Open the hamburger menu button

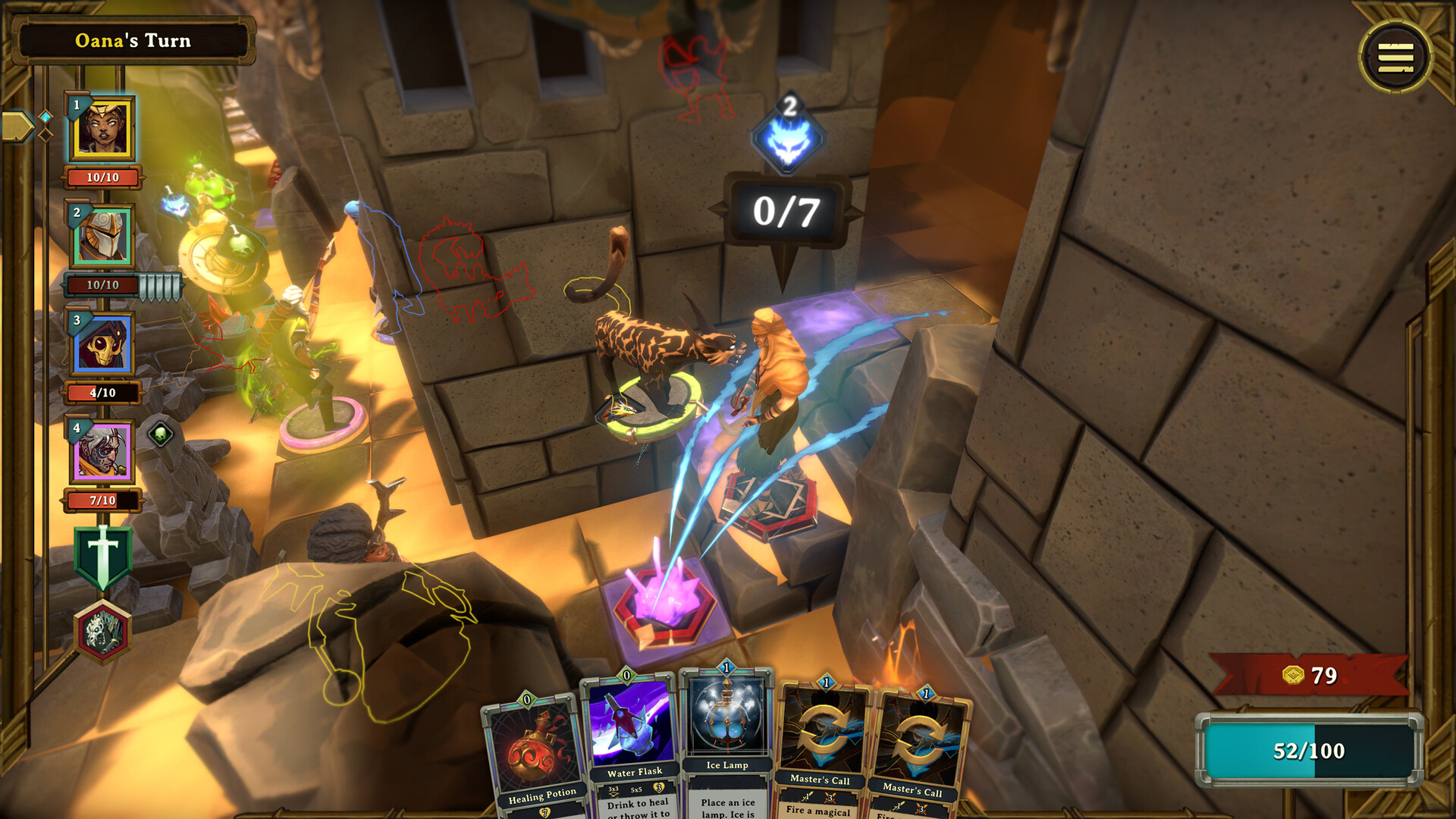1395,57
